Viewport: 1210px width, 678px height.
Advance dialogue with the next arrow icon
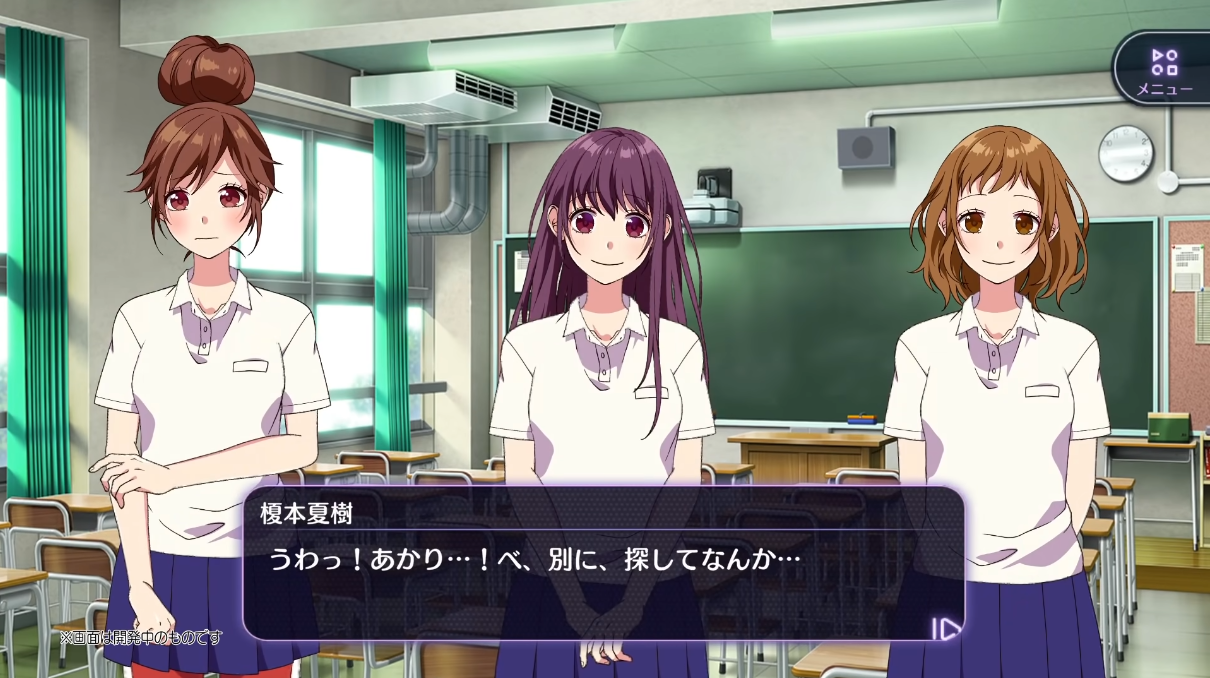coord(945,628)
